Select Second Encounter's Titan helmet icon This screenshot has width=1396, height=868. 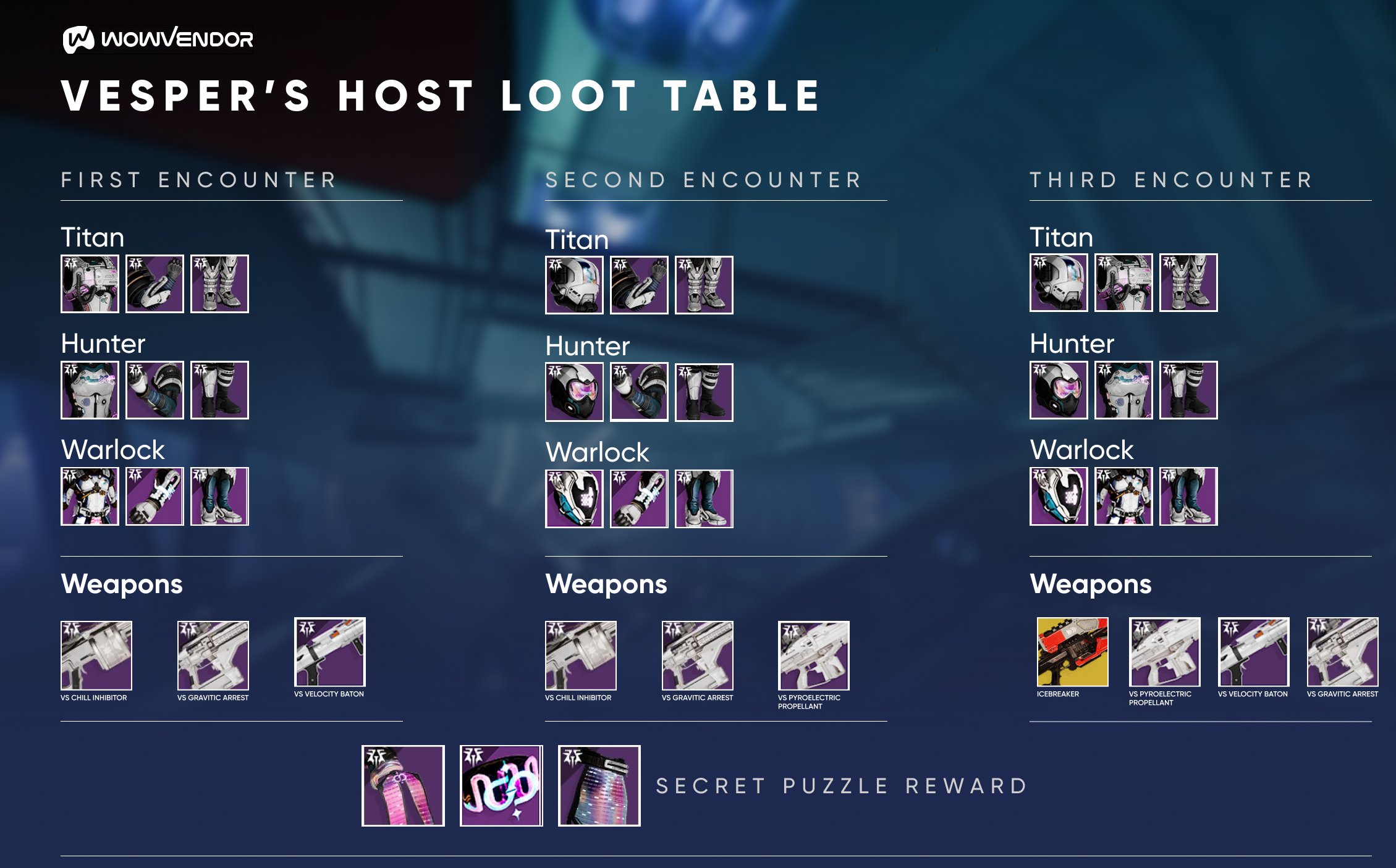pos(574,285)
